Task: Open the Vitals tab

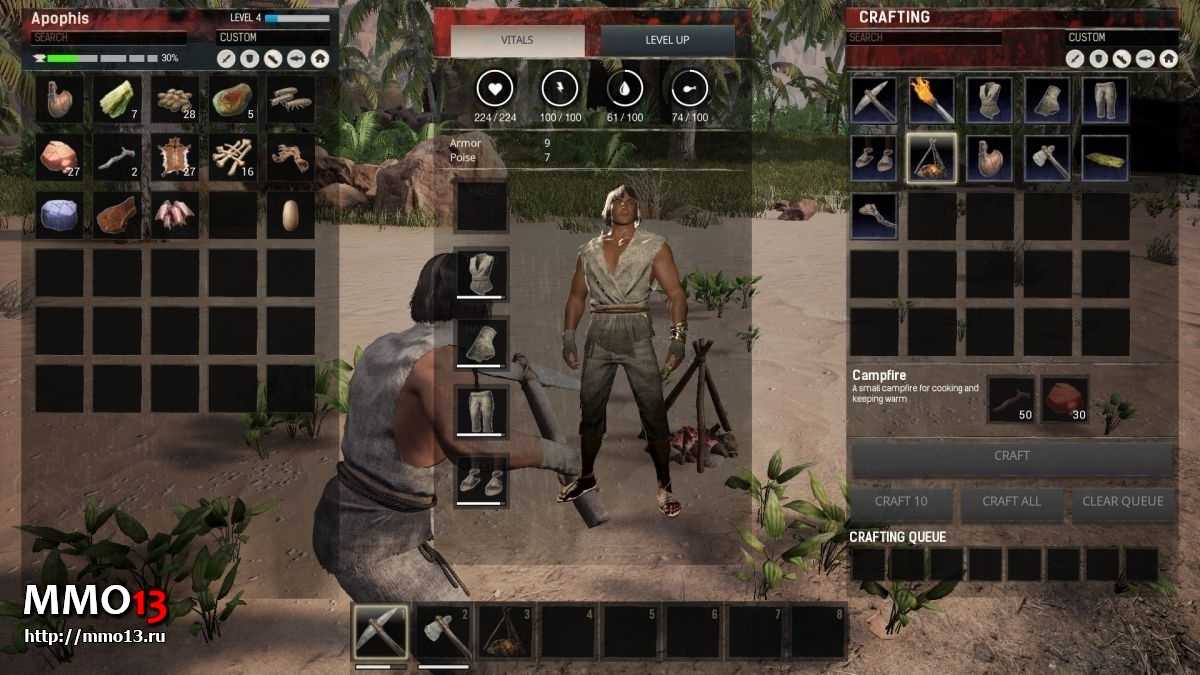Action: 517,41
